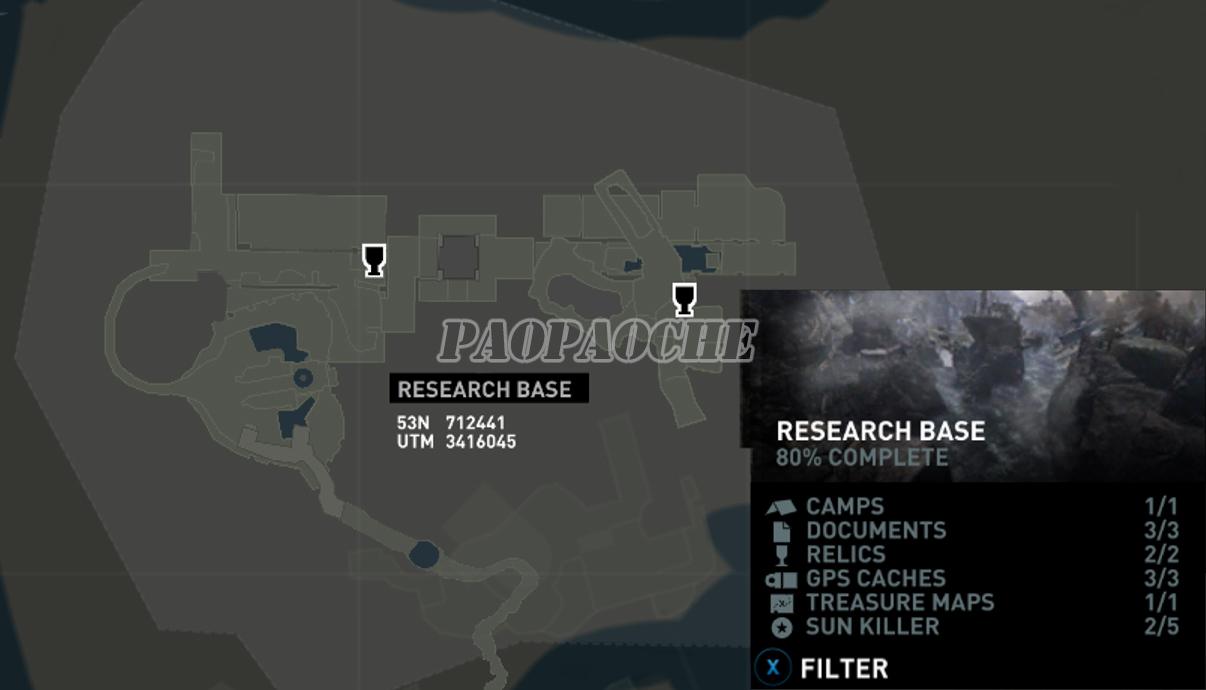Viewport: 1206px width, 690px height.
Task: Select the GPS Caches legend entry
Action: [875, 579]
